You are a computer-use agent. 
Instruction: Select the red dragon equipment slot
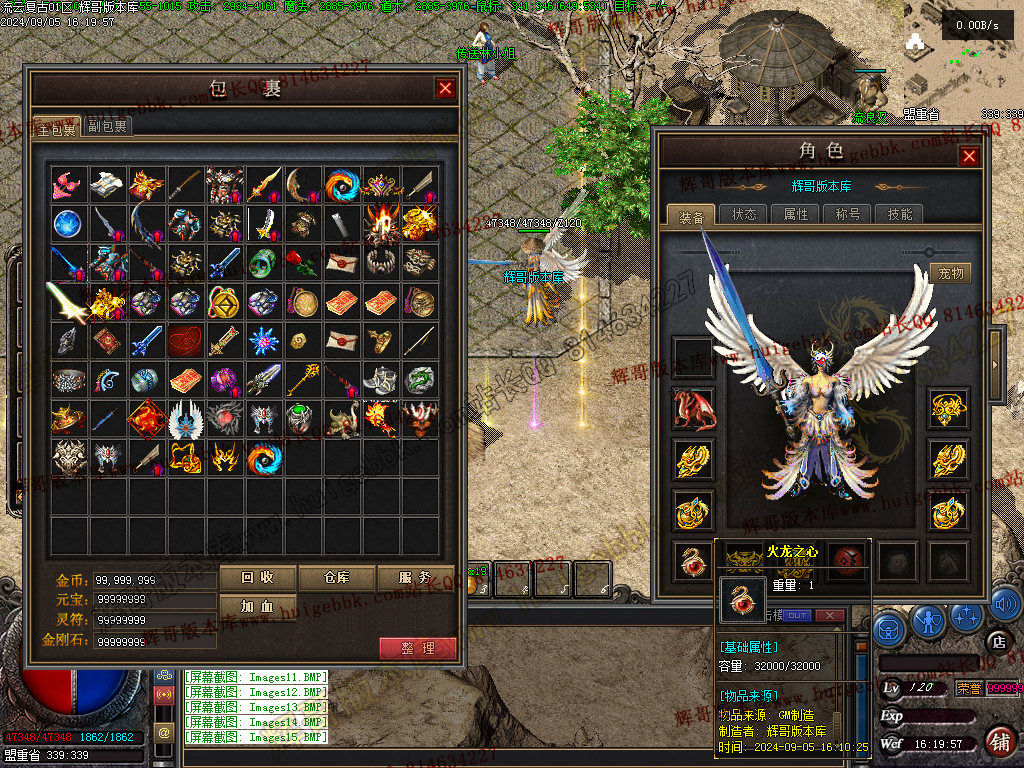pos(693,409)
